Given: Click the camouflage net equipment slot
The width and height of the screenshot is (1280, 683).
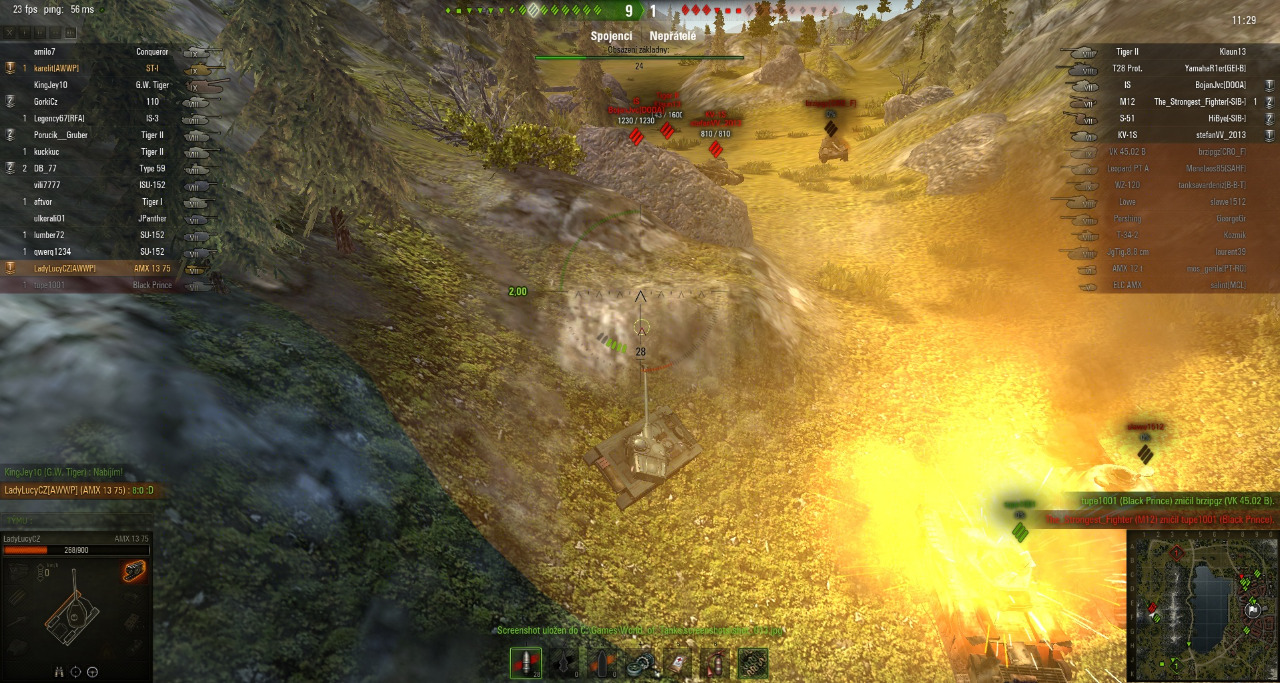Looking at the screenshot, I should [x=752, y=663].
